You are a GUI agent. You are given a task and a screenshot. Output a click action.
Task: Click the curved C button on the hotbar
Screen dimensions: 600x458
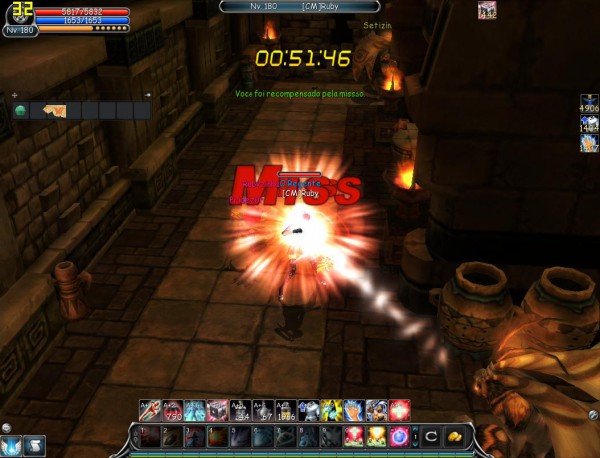431,437
